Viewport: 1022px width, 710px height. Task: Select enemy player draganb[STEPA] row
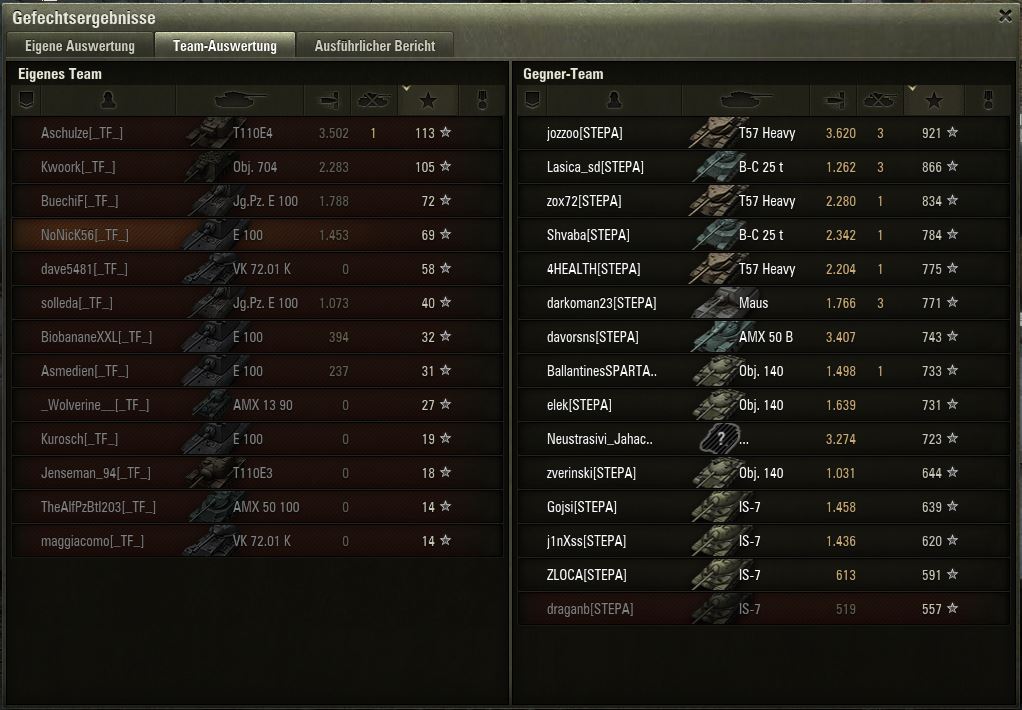pos(590,609)
